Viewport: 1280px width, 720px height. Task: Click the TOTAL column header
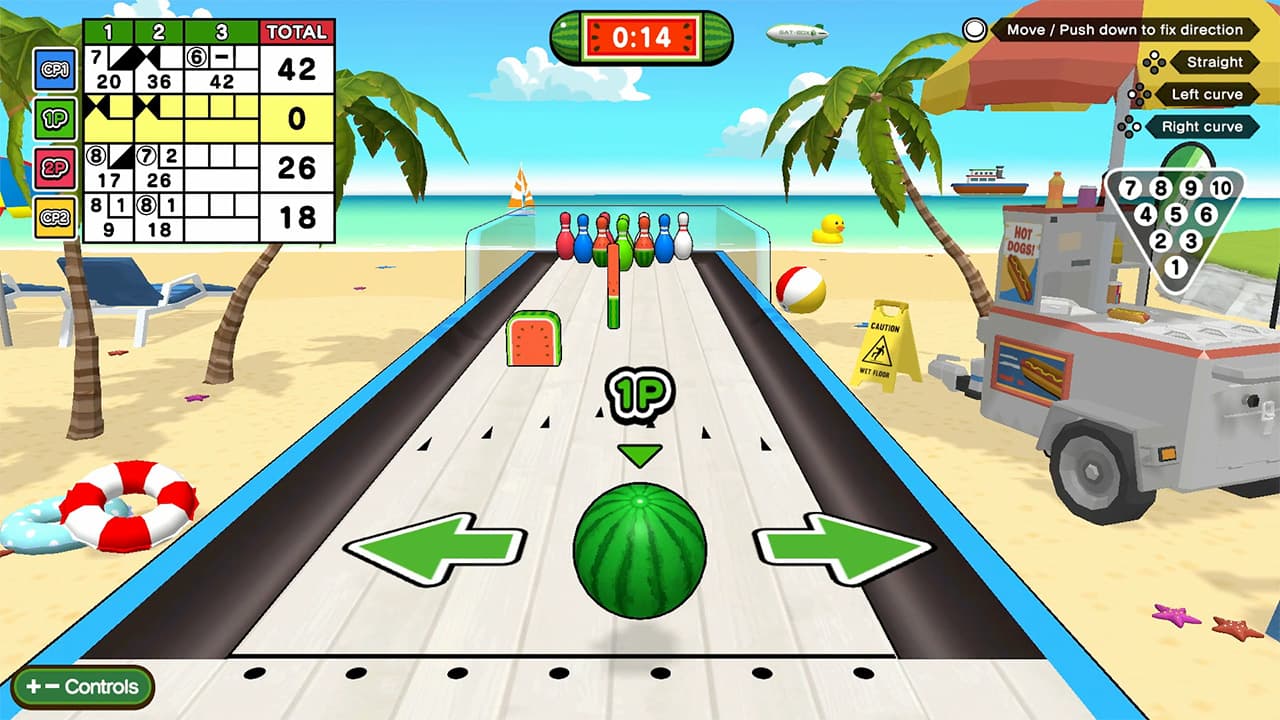click(295, 31)
